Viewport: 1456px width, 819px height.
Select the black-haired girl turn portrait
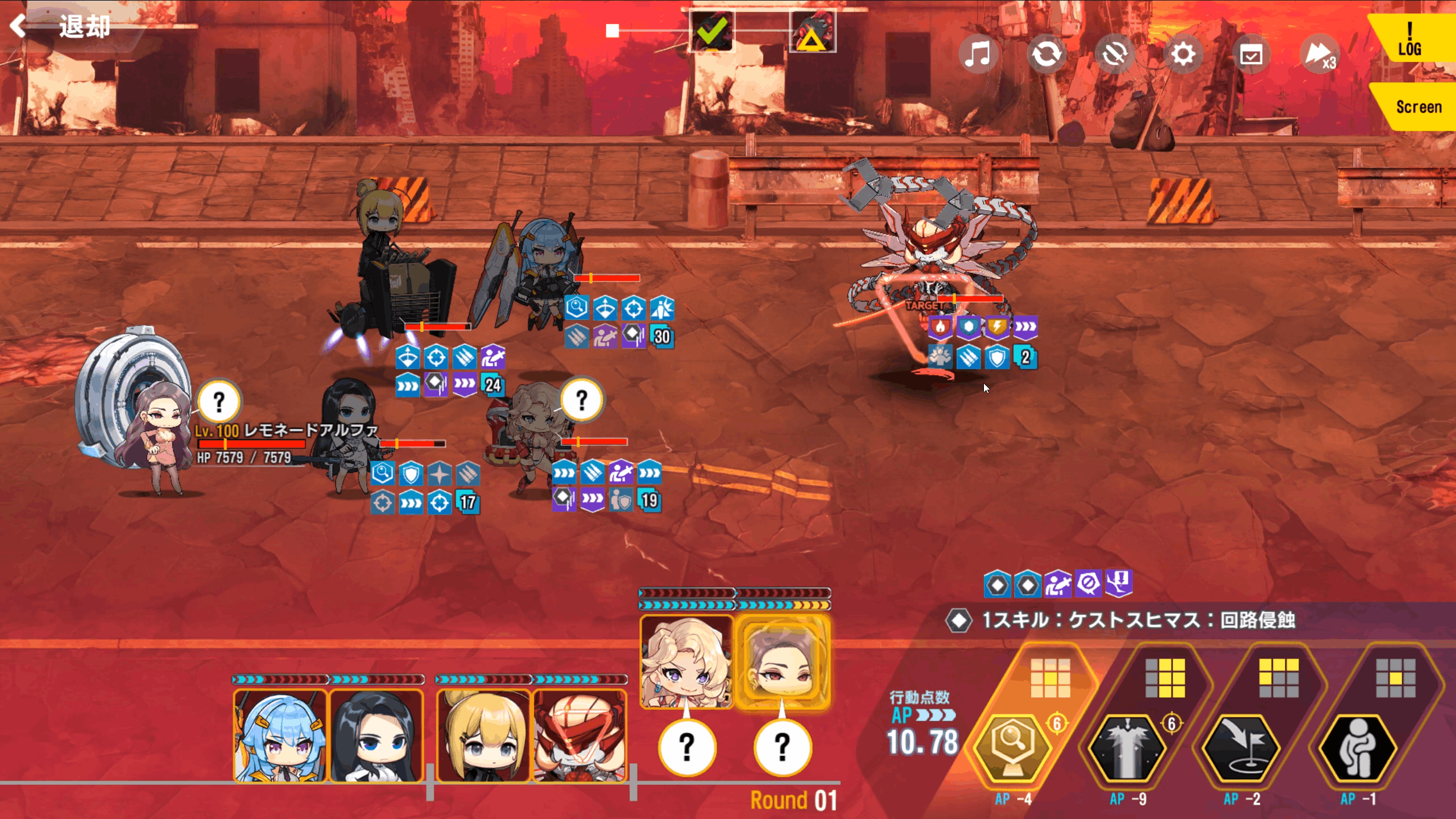pyautogui.click(x=377, y=736)
